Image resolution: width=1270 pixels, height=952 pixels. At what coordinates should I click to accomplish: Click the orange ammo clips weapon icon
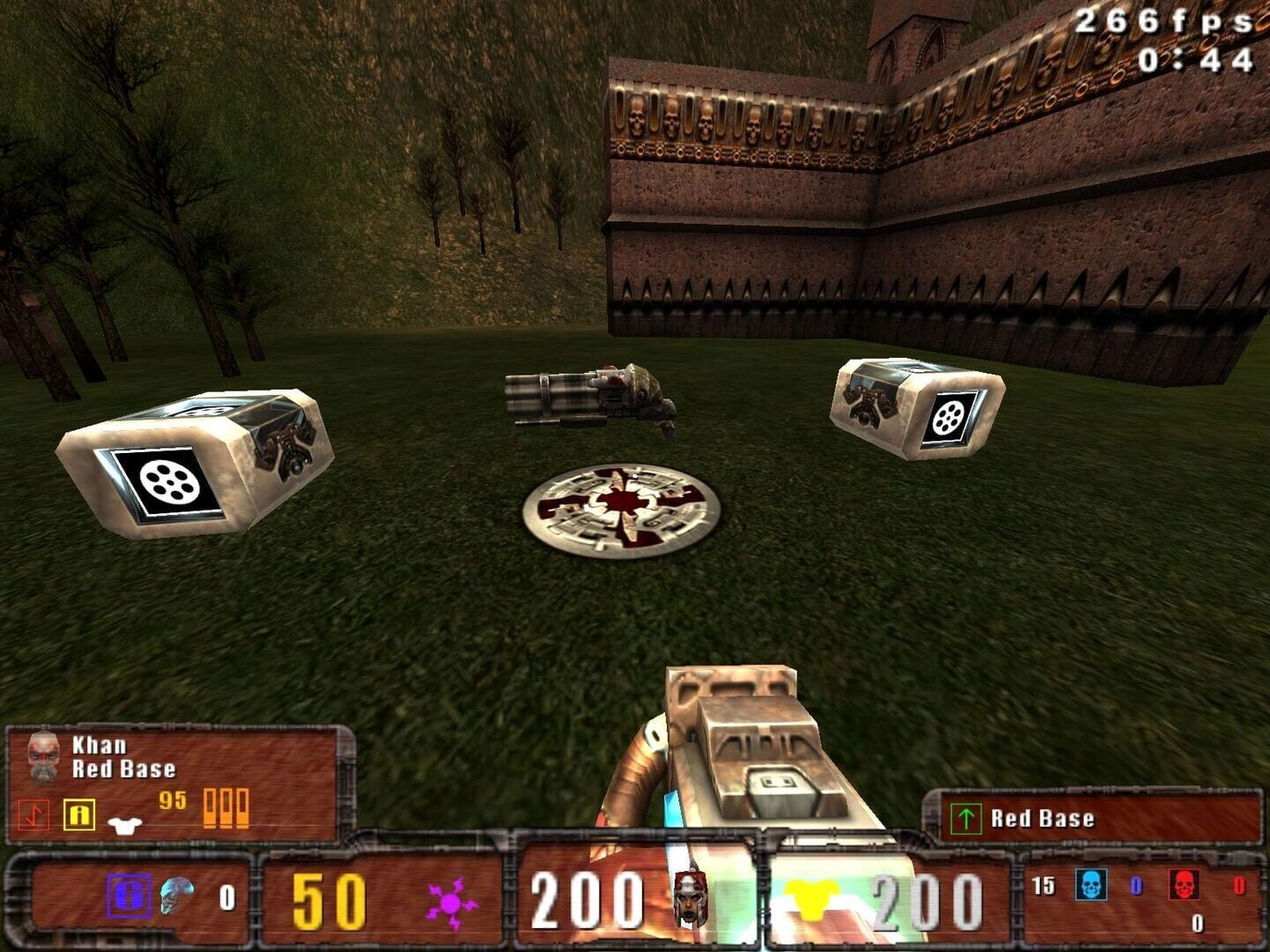(x=226, y=807)
